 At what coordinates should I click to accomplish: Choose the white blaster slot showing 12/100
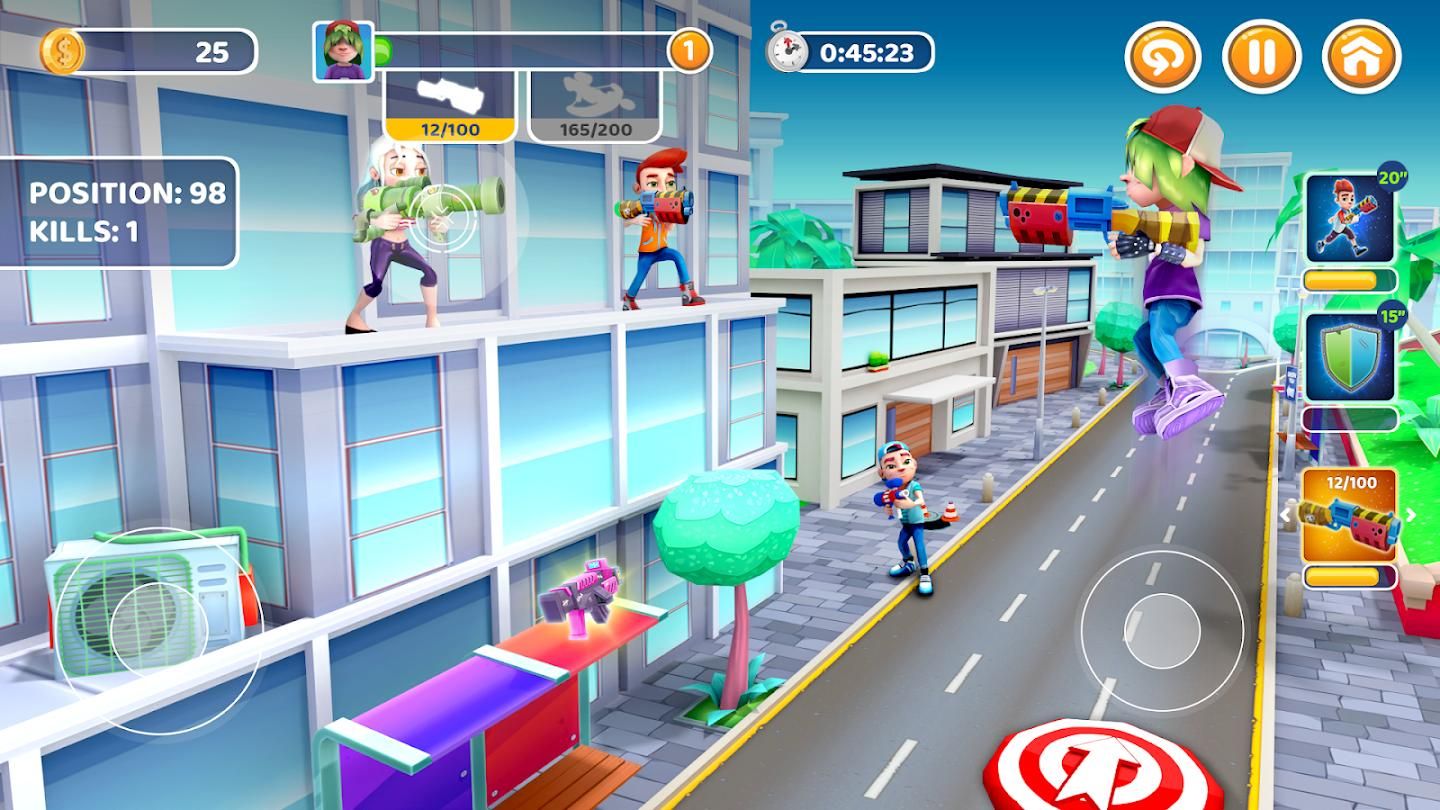(x=450, y=105)
